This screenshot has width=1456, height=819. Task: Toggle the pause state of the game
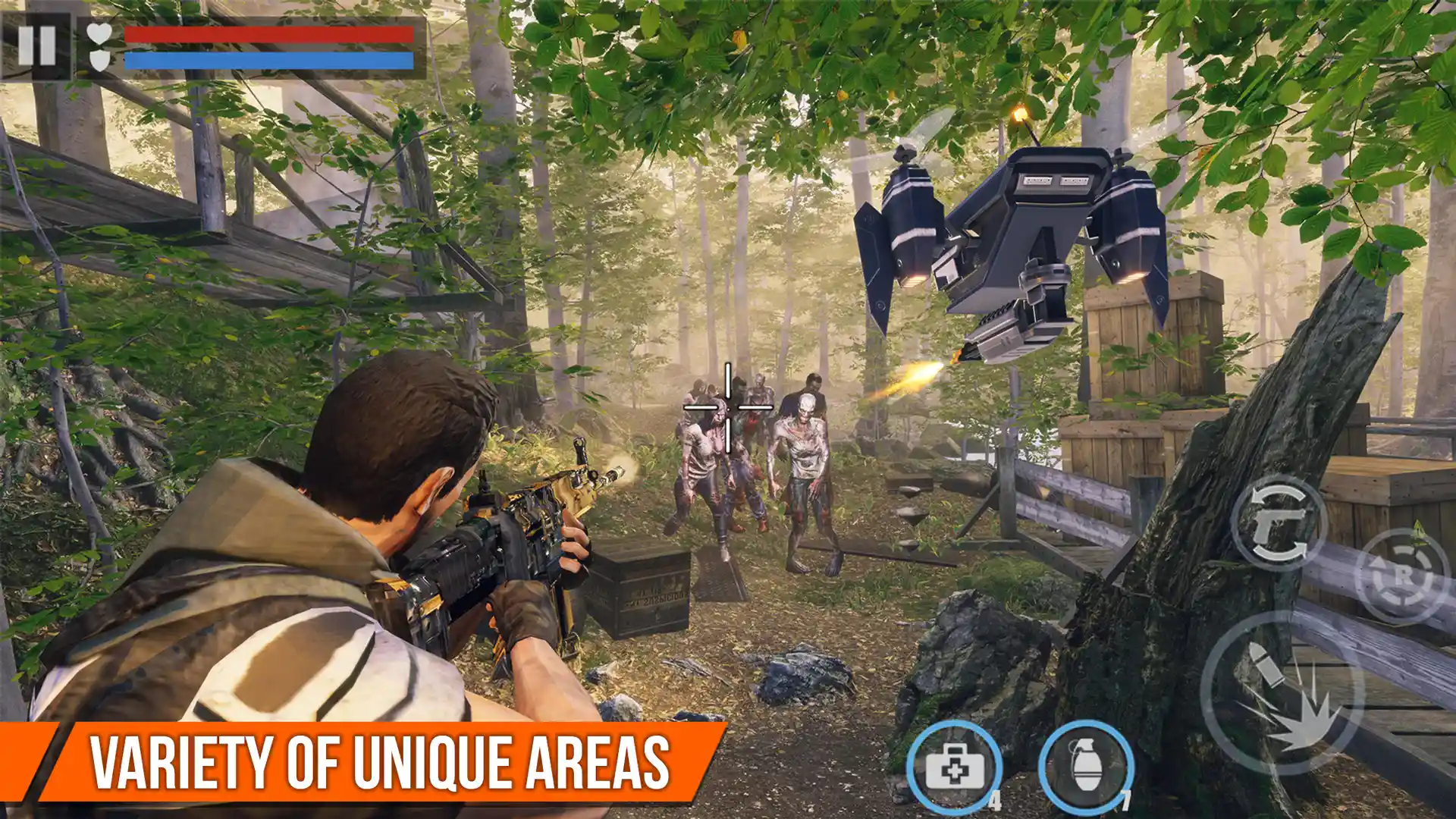(36, 45)
